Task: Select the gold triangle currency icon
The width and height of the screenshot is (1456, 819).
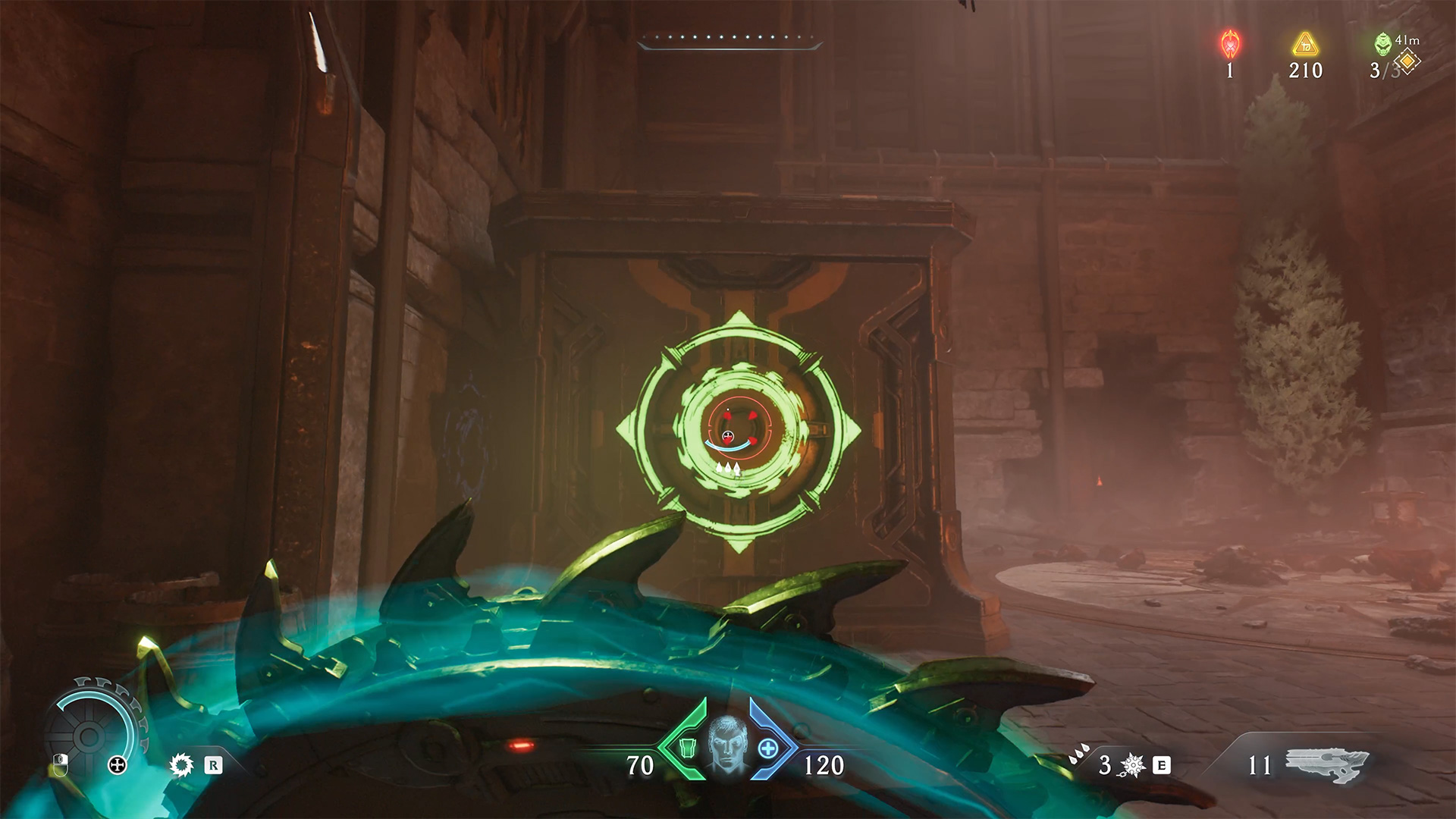Action: pyautogui.click(x=1306, y=45)
